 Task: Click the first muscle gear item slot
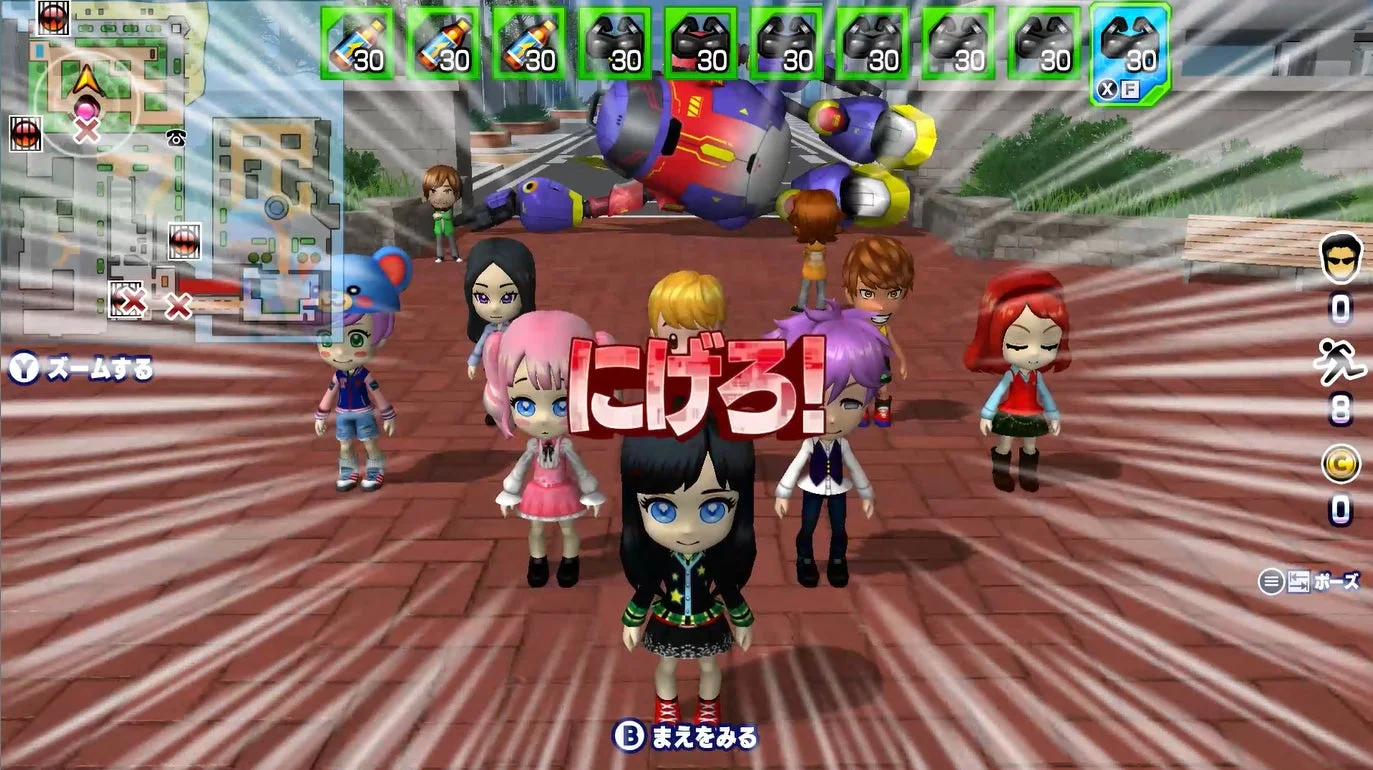[x=615, y=44]
